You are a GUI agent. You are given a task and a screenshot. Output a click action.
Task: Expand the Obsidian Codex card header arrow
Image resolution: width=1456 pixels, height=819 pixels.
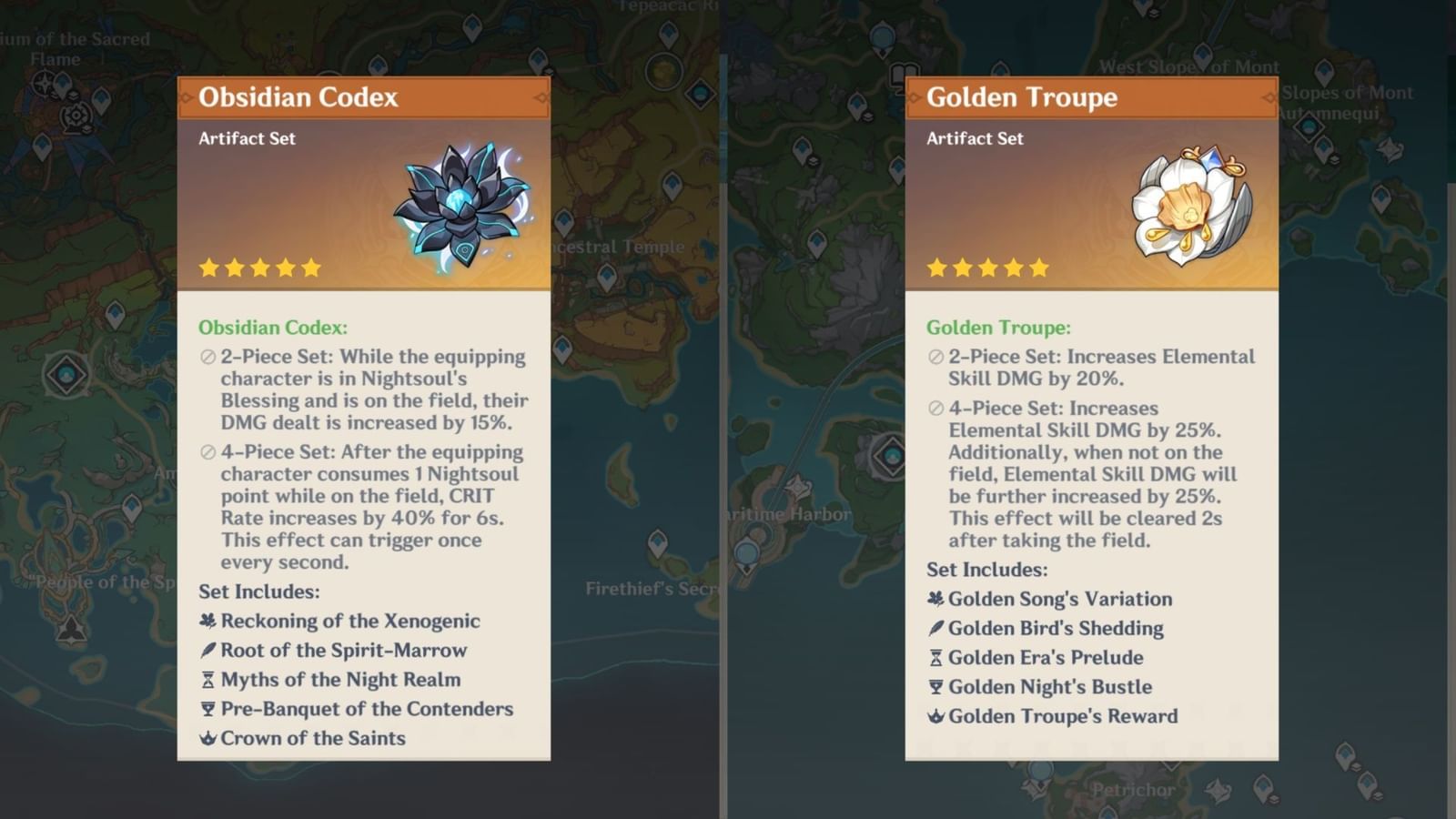540,99
